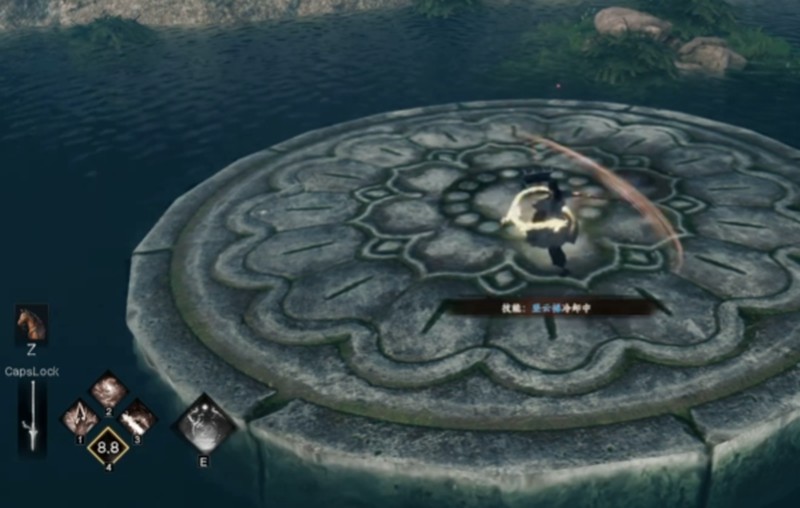This screenshot has height=508, width=800.
Task: Trigger the slash skill in slot 3
Action: click(137, 417)
